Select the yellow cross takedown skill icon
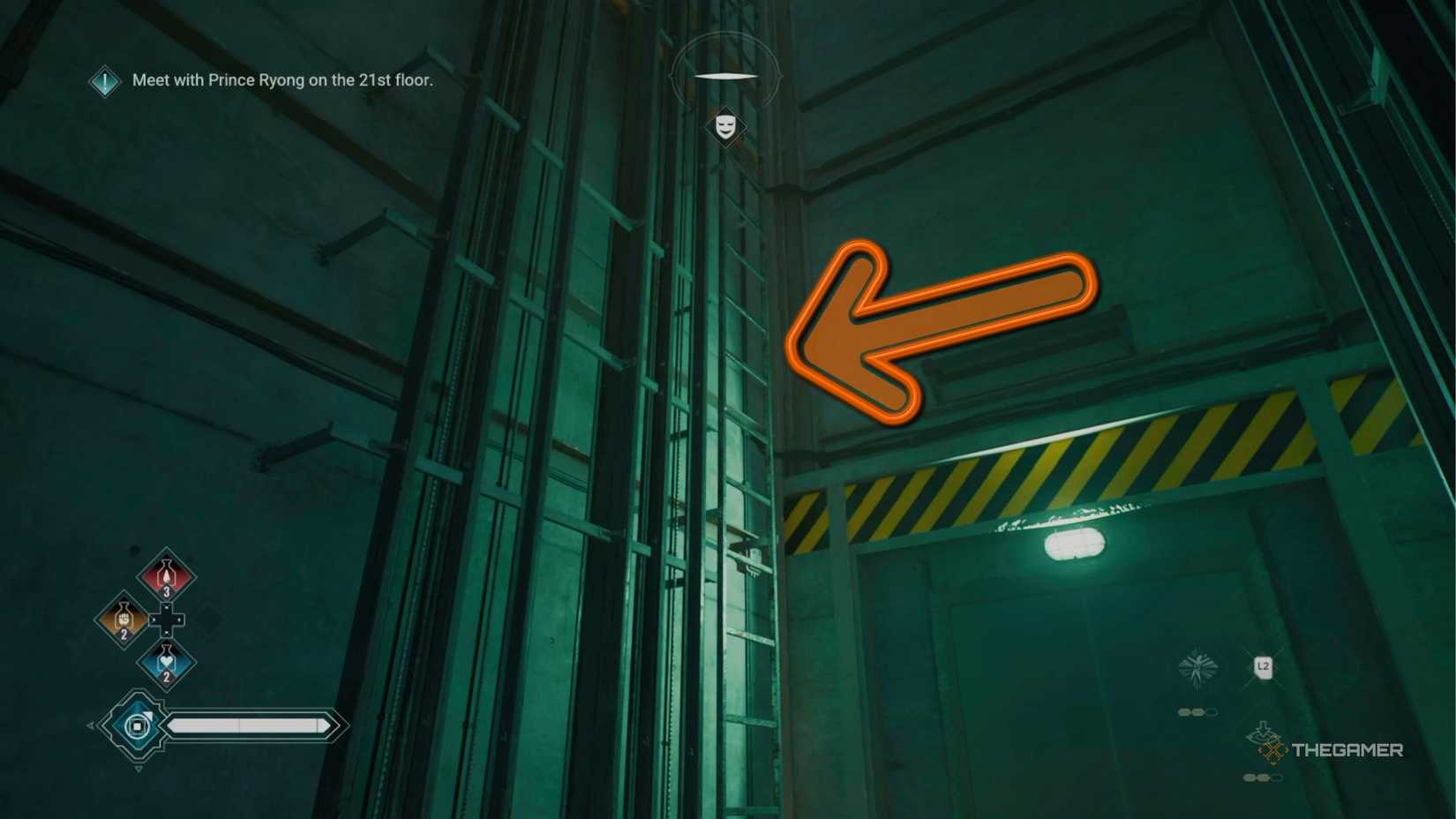This screenshot has height=819, width=1456. point(1272,749)
